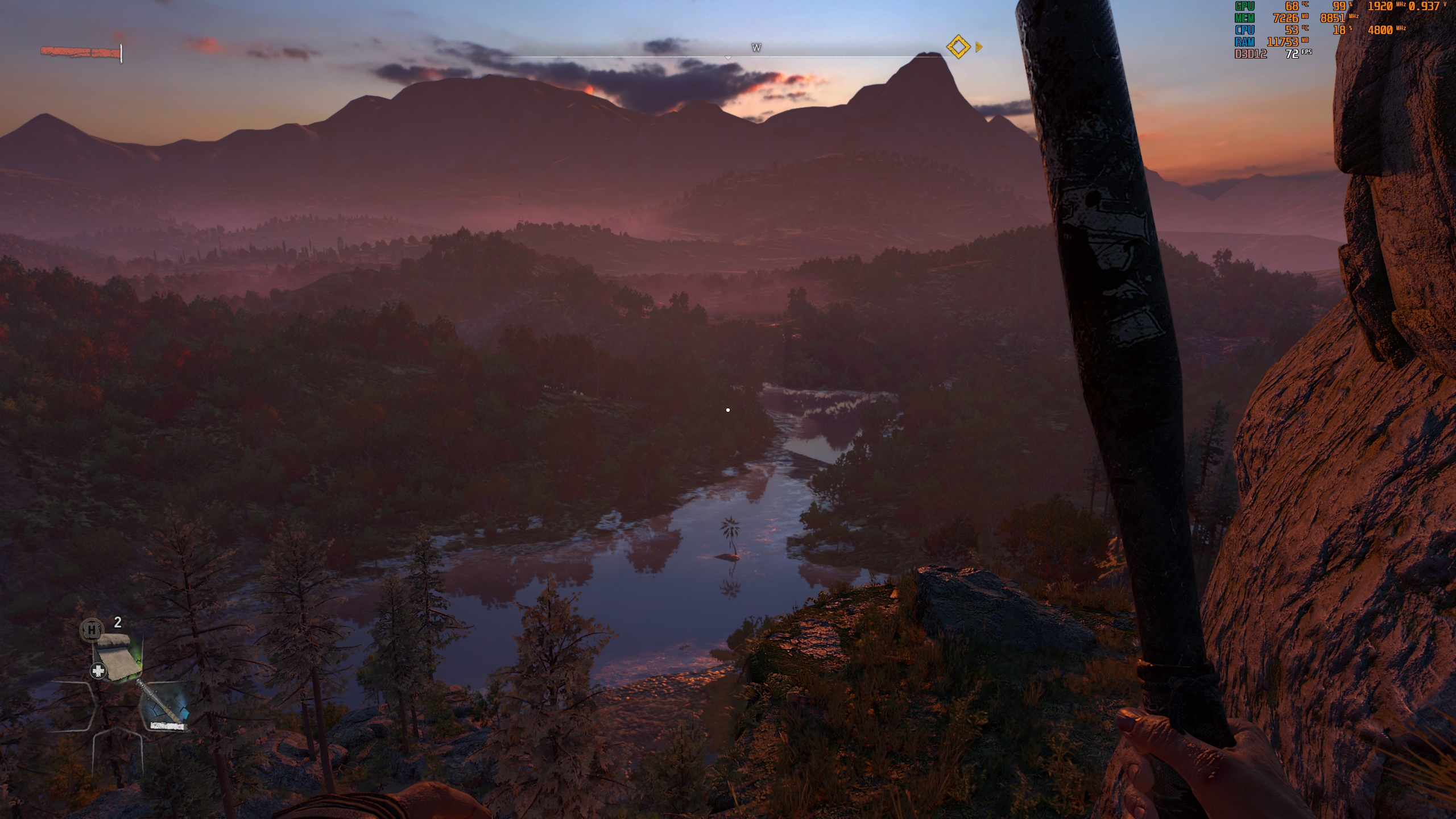Viewport: 1456px width, 819px height.
Task: Click the GPU label in the Afterburner overlay
Action: pos(1244,7)
